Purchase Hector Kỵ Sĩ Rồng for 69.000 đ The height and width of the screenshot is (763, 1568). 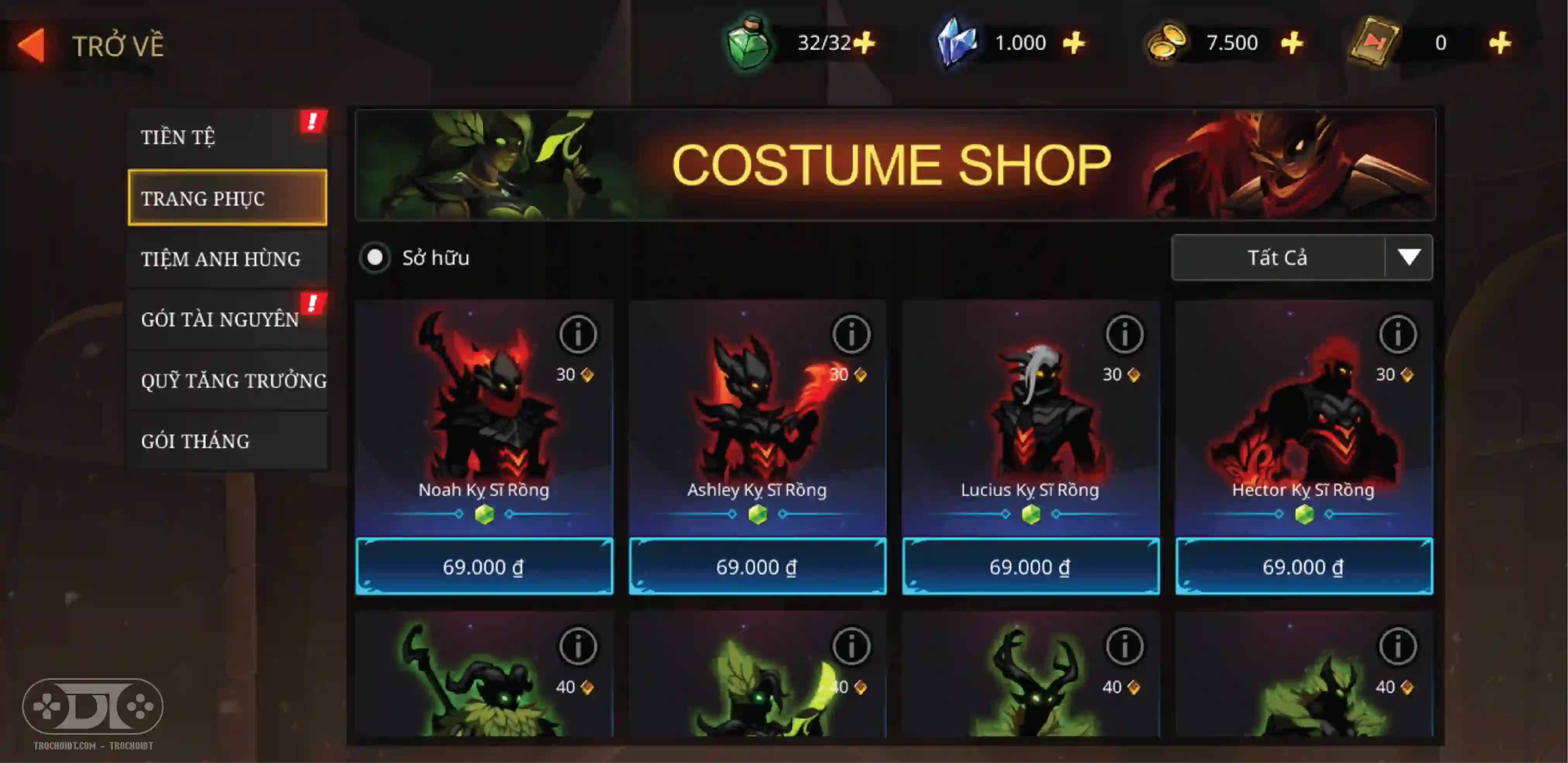[x=1303, y=566]
